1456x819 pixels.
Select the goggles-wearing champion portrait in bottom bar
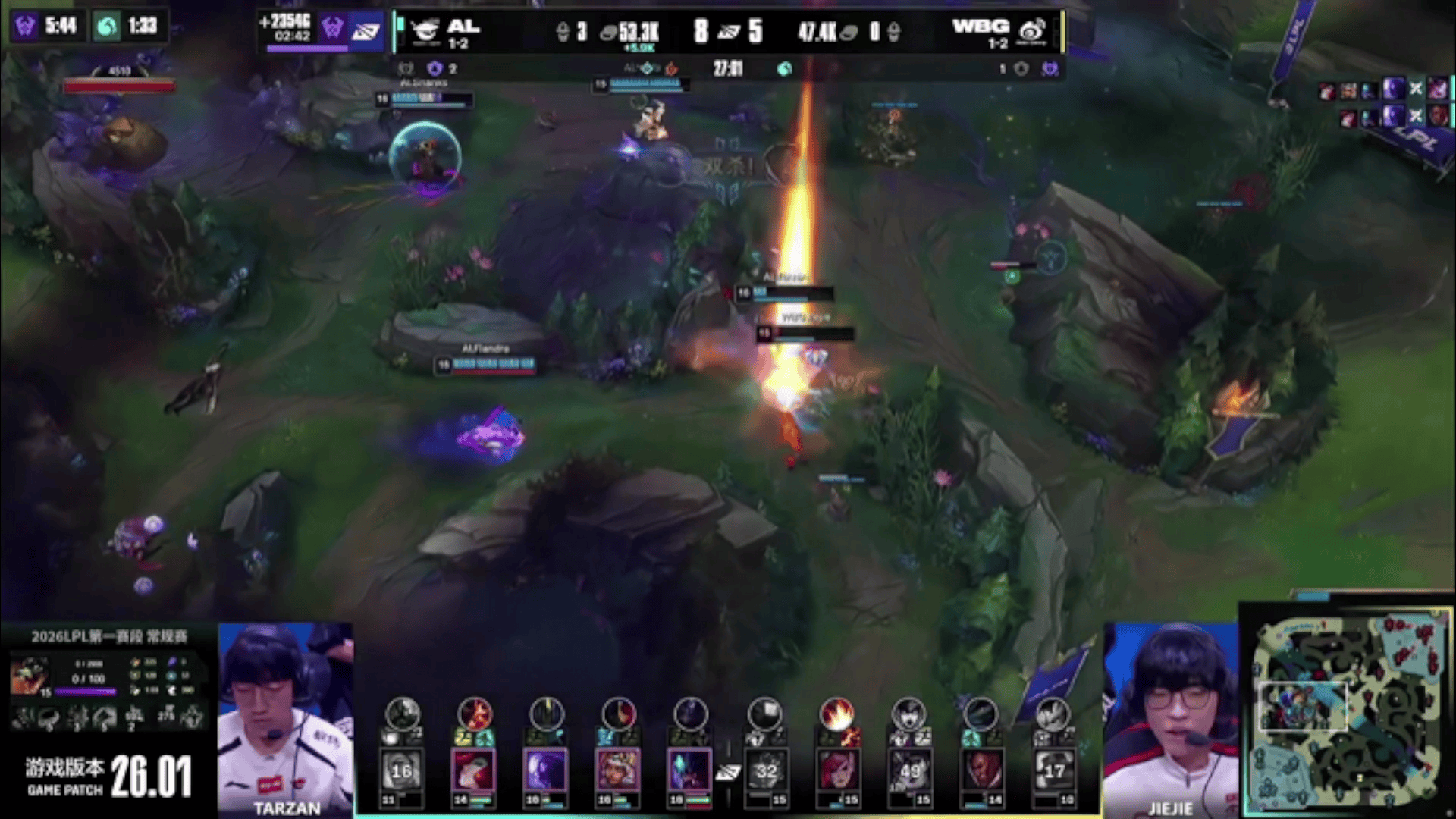(618, 770)
